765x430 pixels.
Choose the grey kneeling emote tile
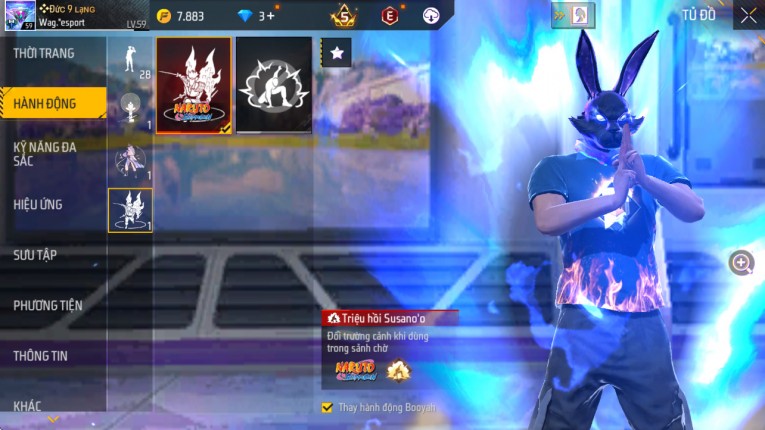[274, 86]
